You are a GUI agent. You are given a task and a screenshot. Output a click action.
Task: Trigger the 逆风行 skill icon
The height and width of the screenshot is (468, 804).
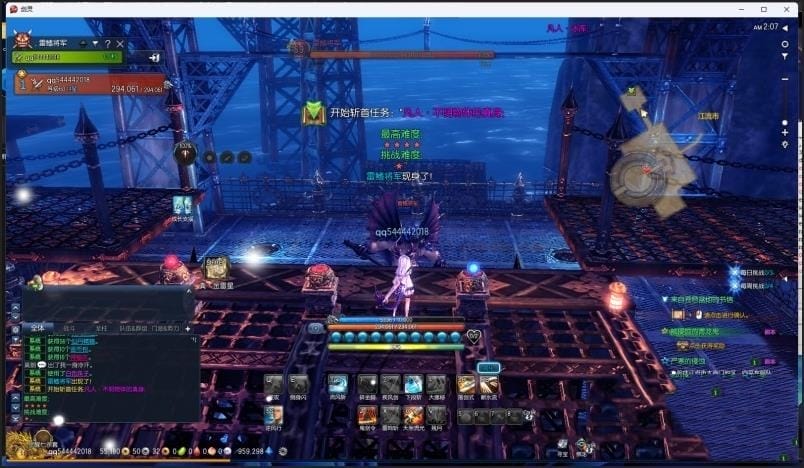click(273, 414)
